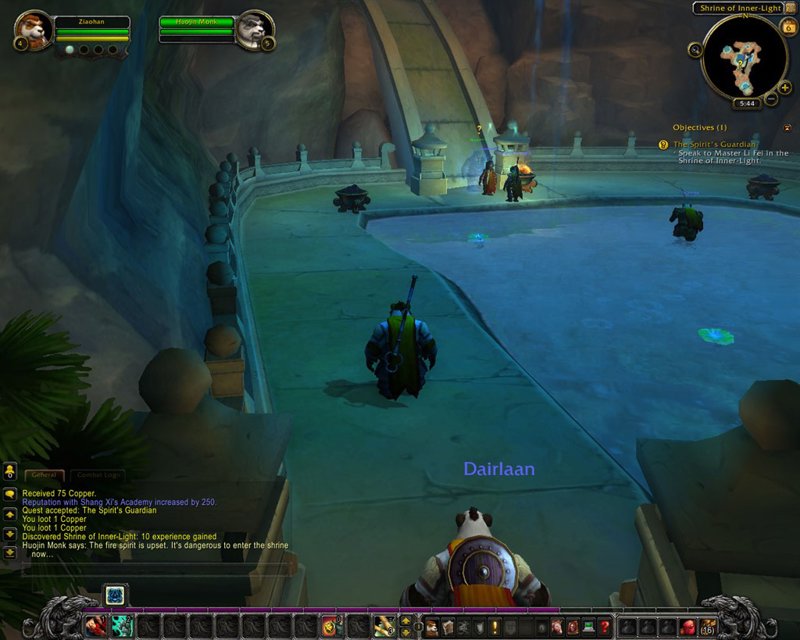Collapse the Objectives tracker
The height and width of the screenshot is (640, 800).
(787, 128)
